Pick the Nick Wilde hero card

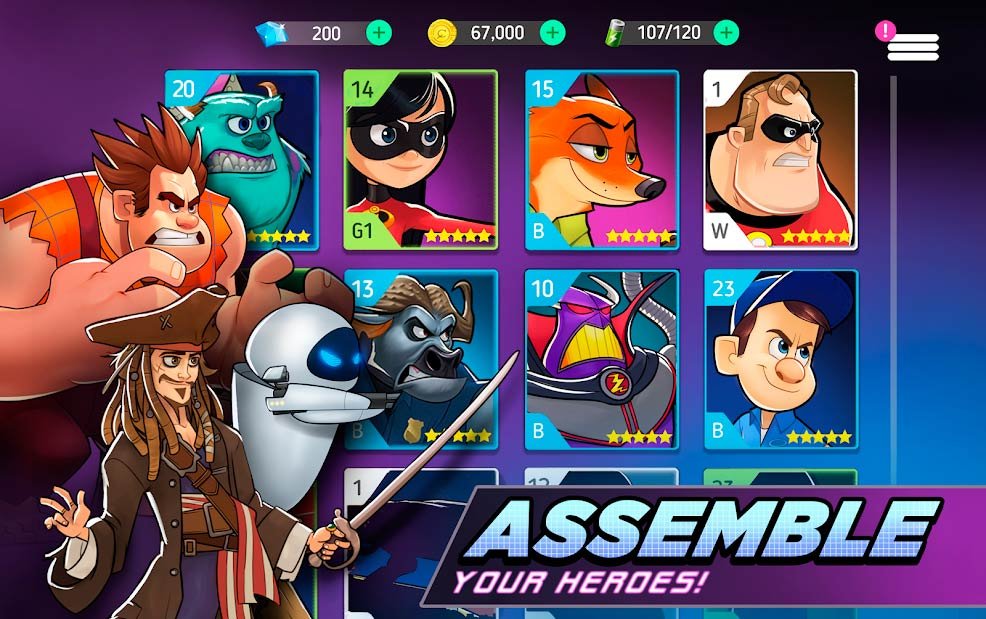pos(601,159)
